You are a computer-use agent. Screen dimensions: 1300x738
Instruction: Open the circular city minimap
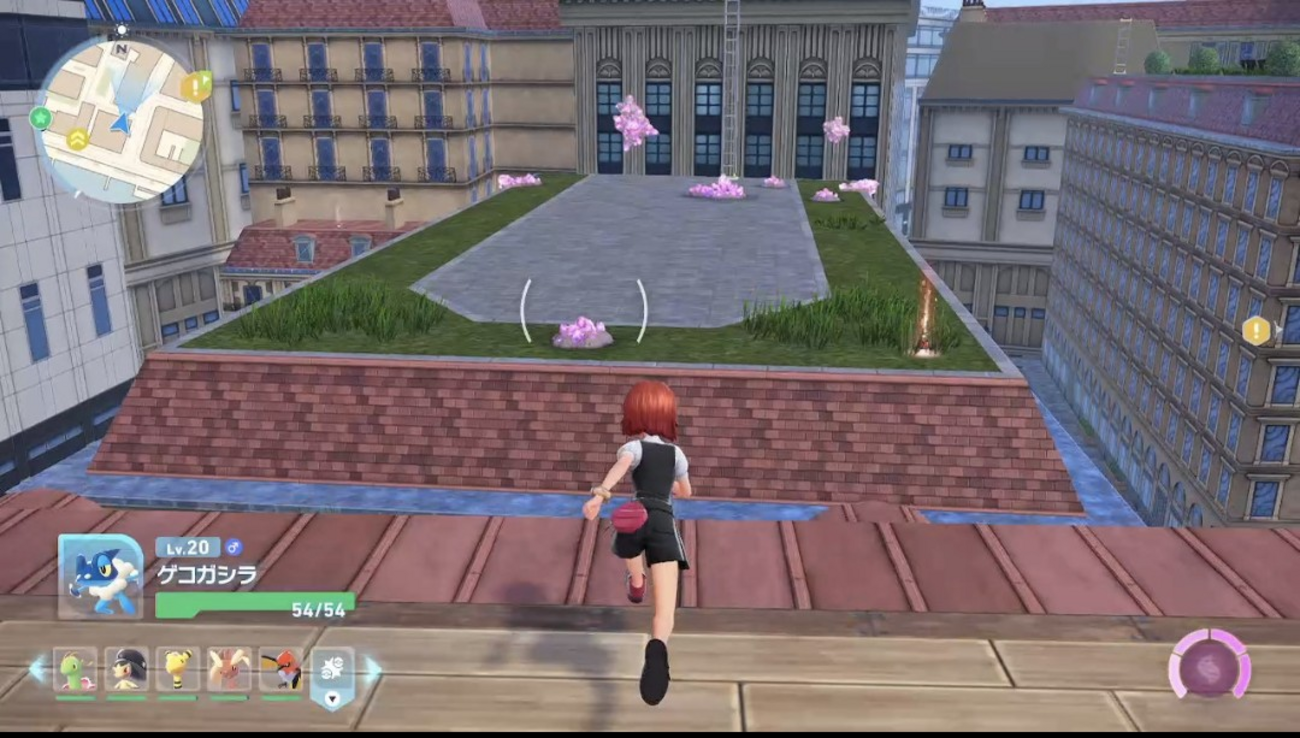point(120,121)
